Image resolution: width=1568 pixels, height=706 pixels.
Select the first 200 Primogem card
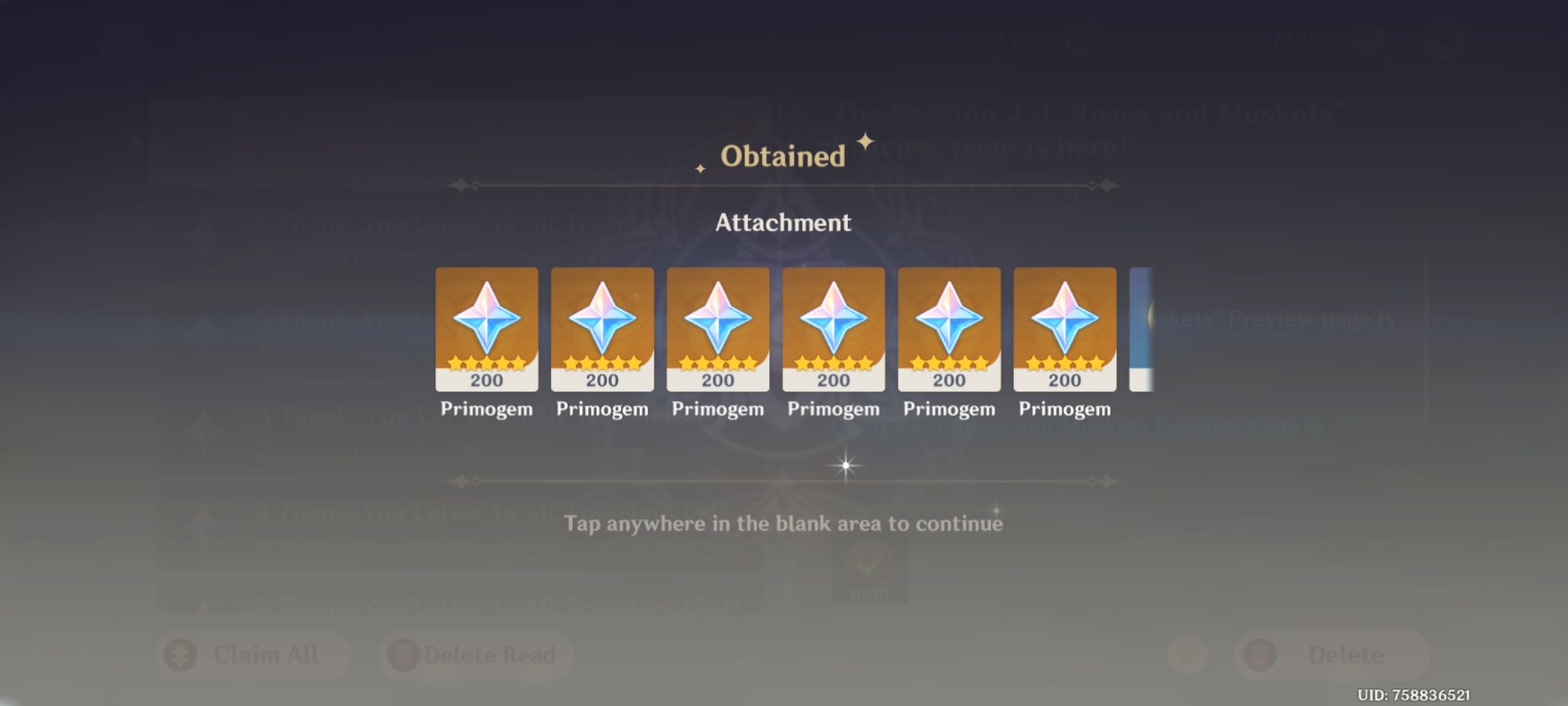(x=487, y=330)
